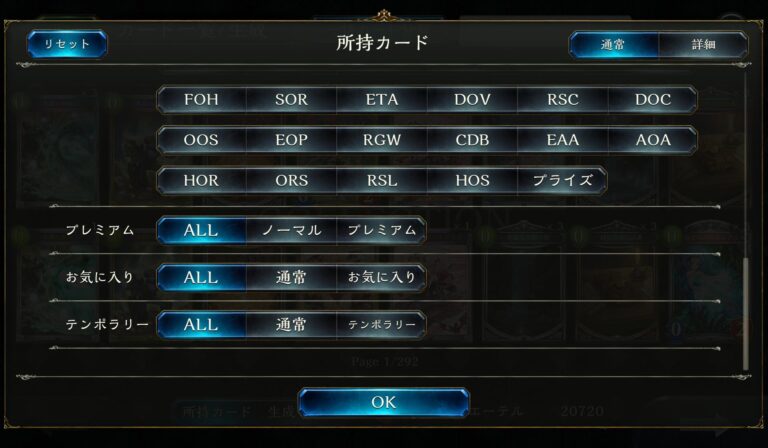Screen dimensions: 768x448
Task: Choose ノーマル in the プレミアム row
Action: click(291, 230)
